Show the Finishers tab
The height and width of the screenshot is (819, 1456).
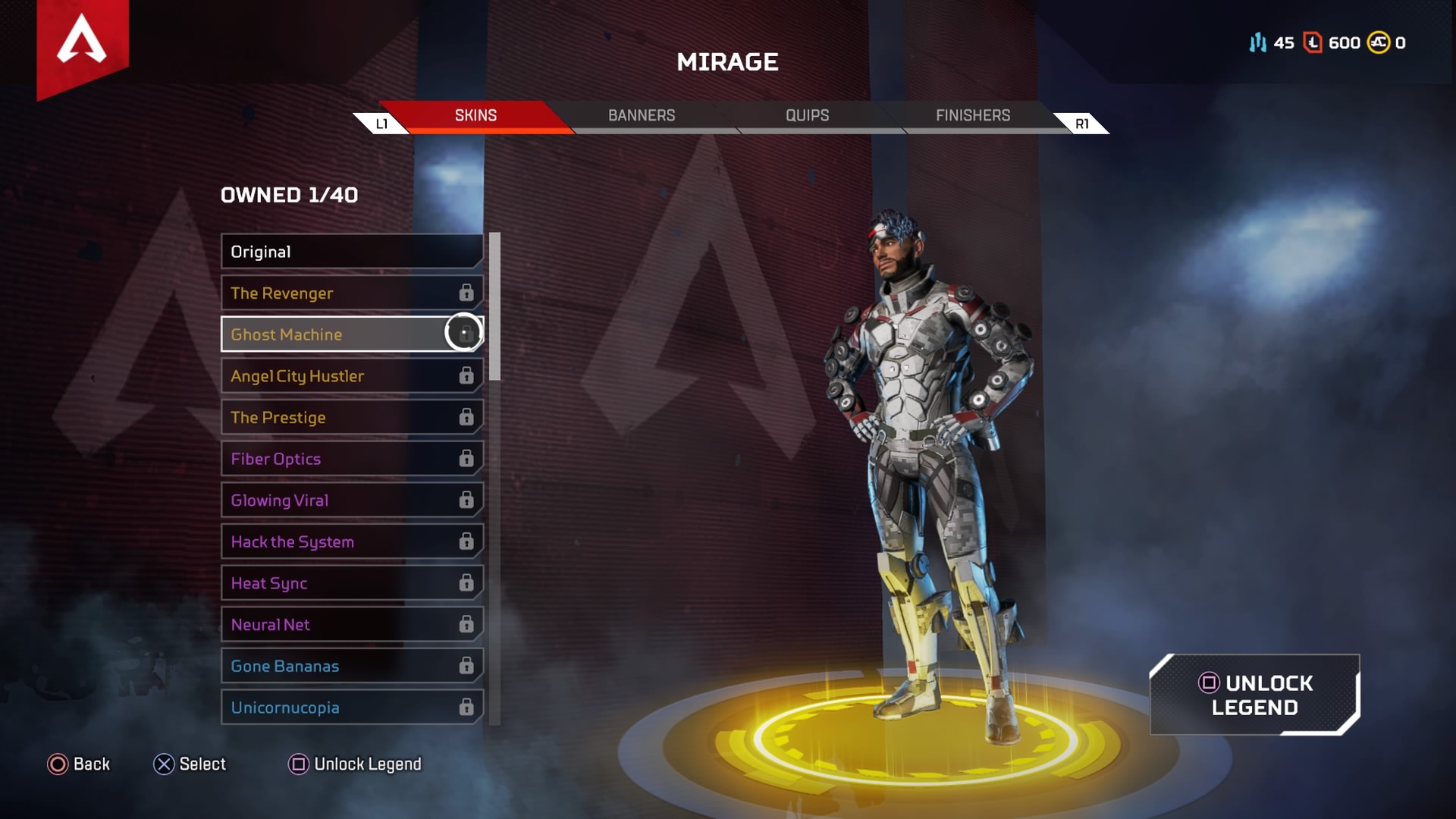click(972, 115)
